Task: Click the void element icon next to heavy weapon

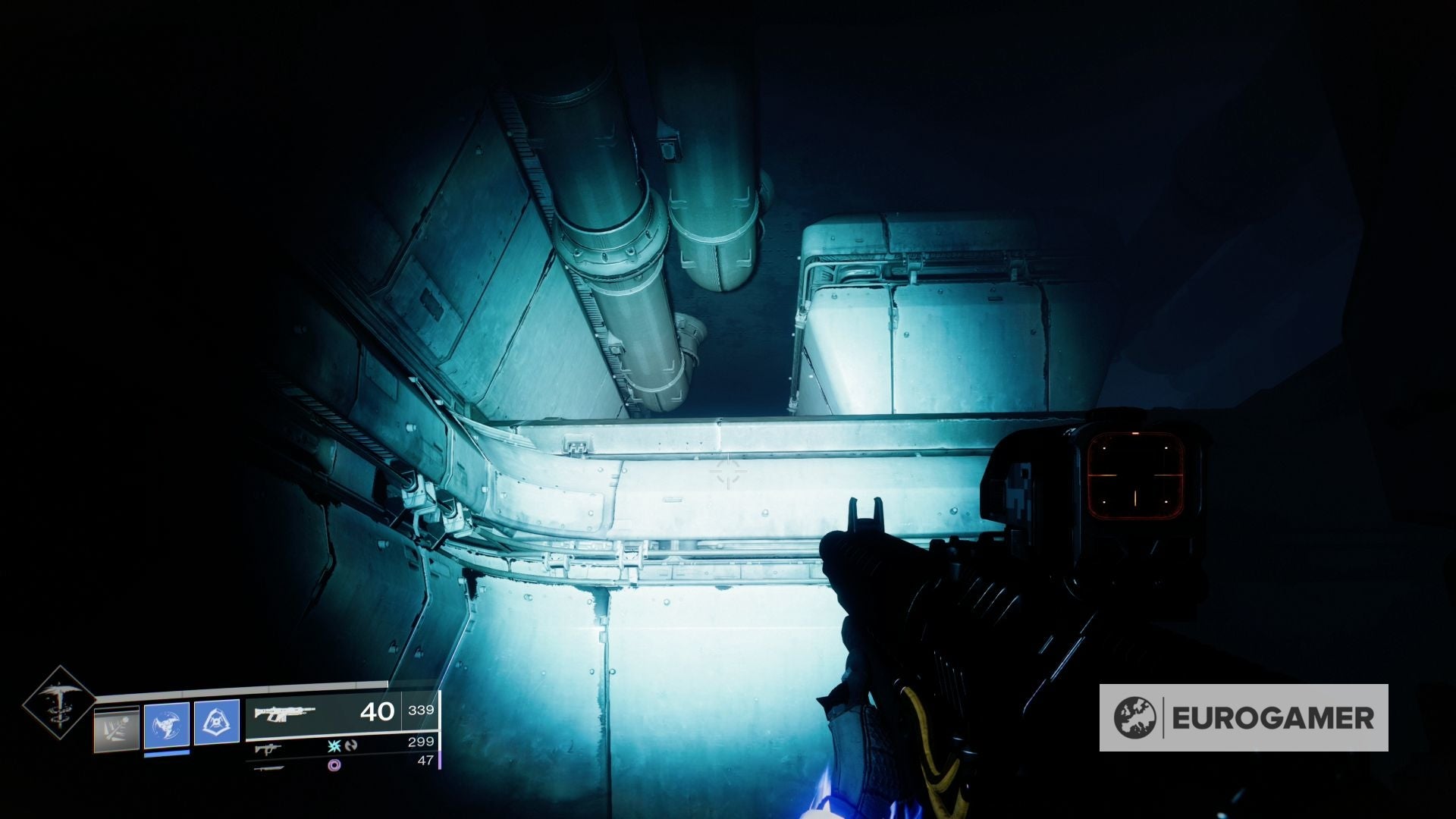Action: pyautogui.click(x=336, y=764)
